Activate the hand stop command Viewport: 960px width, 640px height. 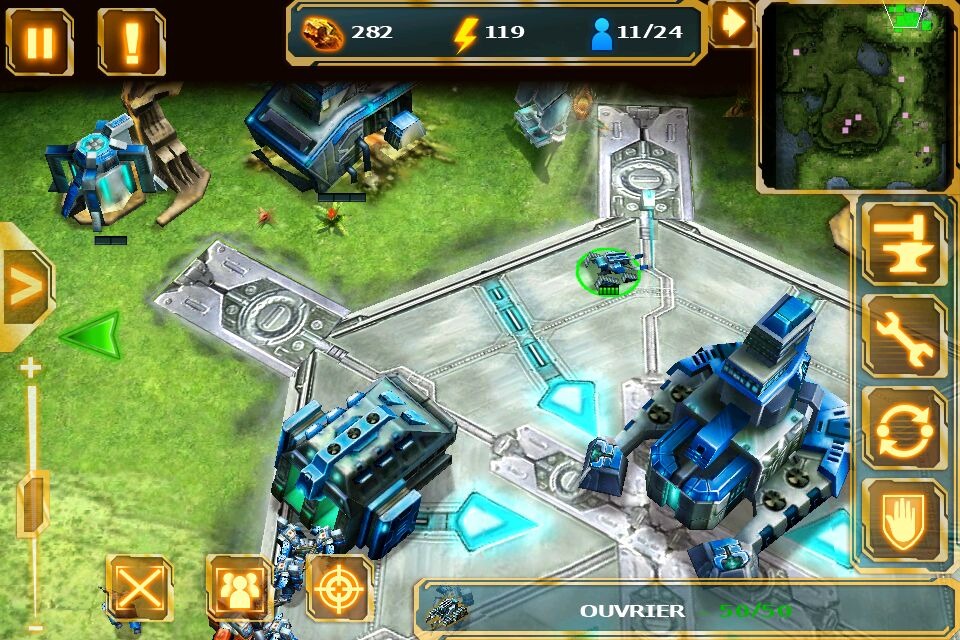coord(904,520)
